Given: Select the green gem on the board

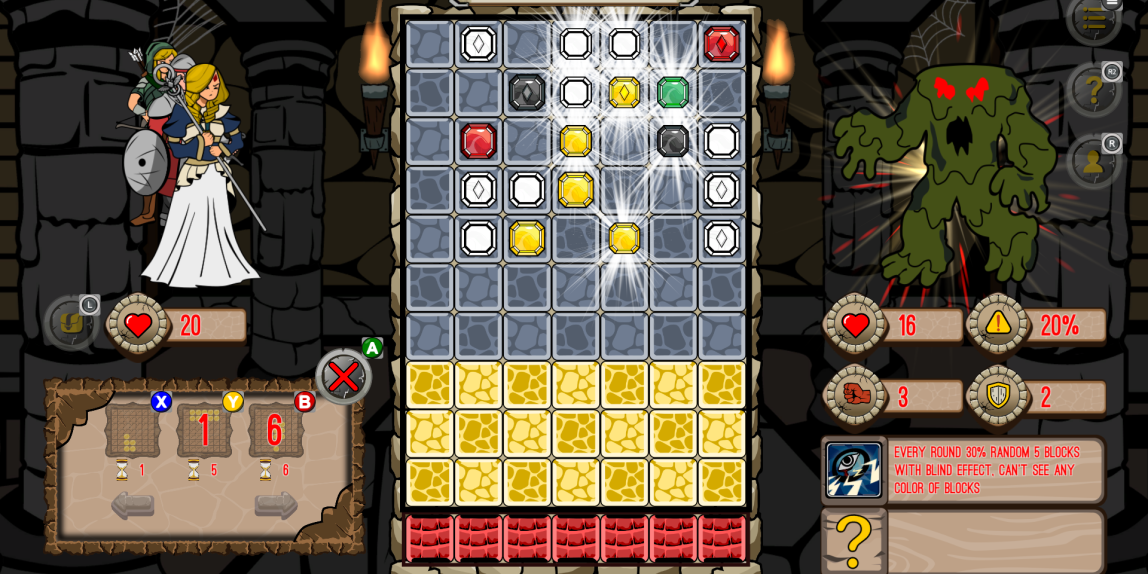Looking at the screenshot, I should point(673,92).
